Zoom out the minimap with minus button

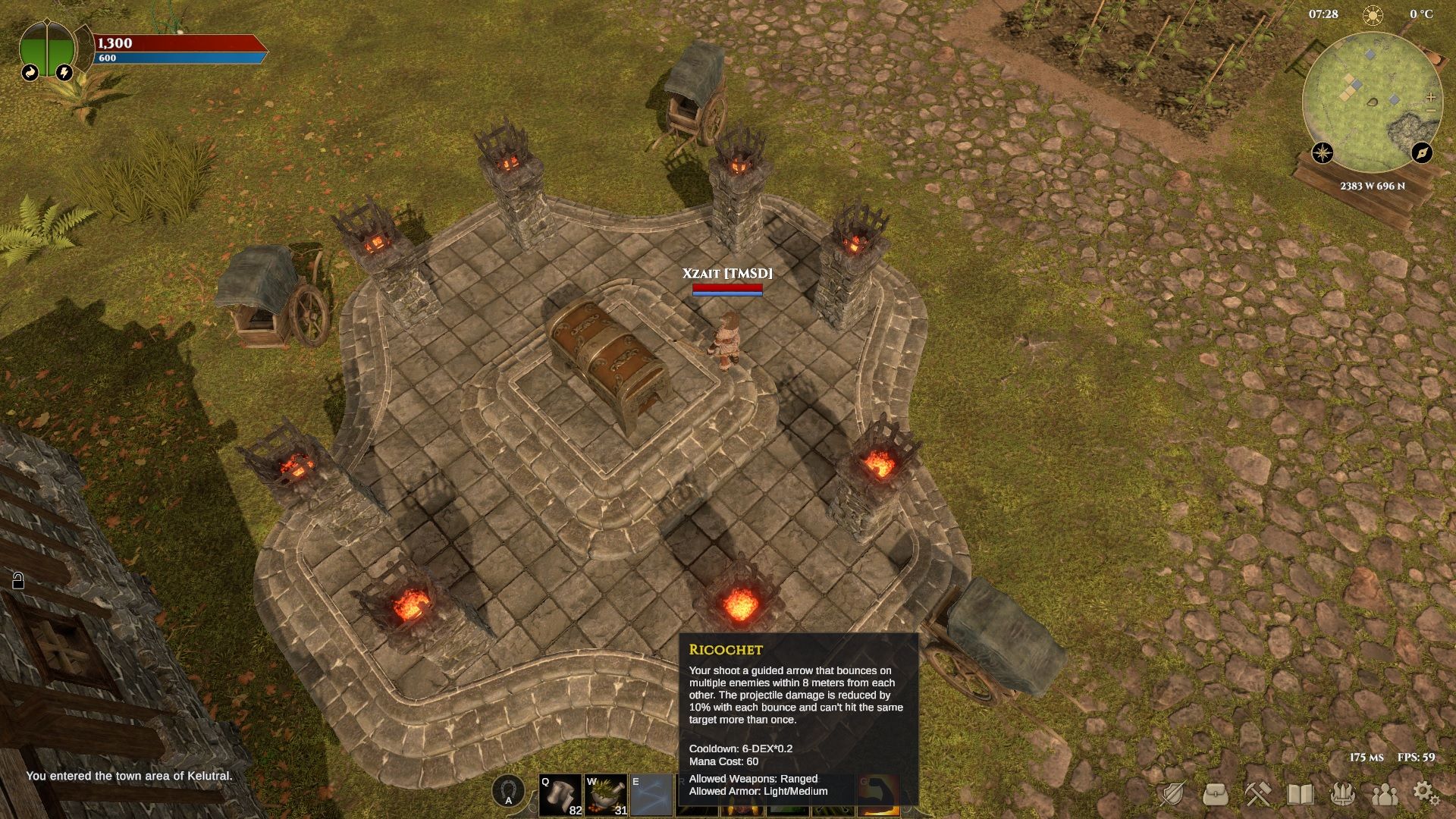(1431, 111)
